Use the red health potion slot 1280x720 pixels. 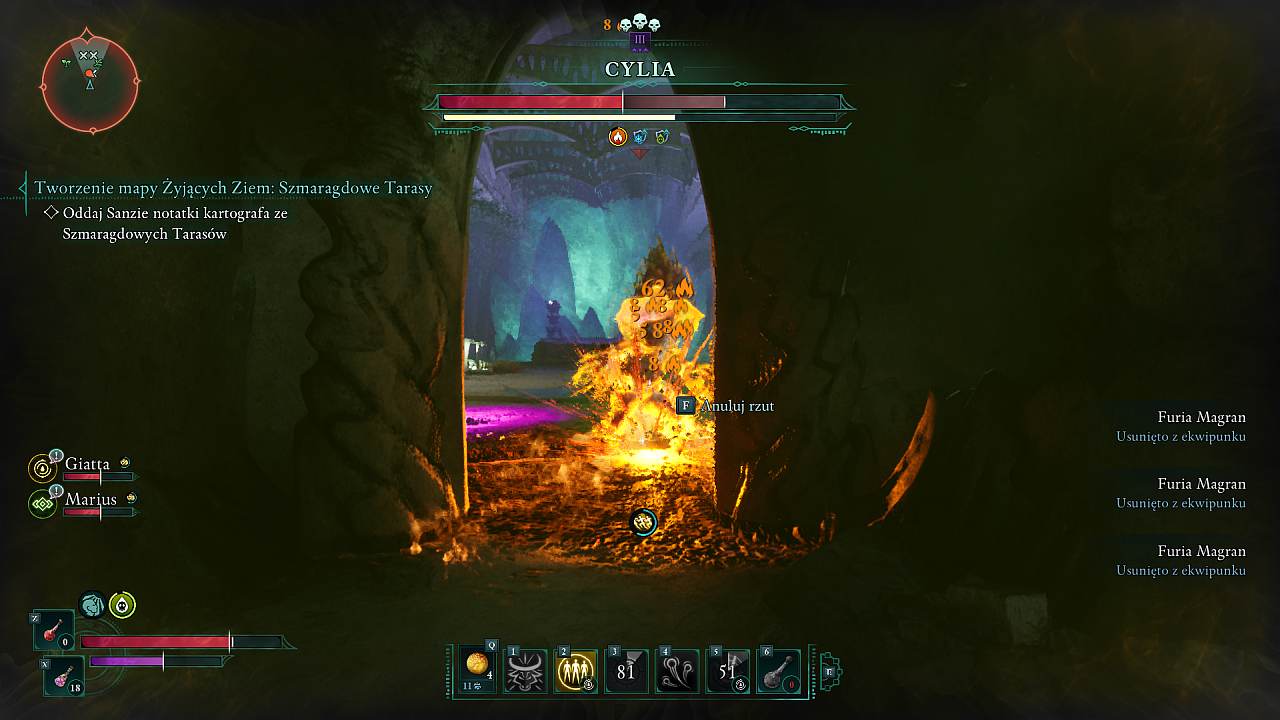(54, 631)
